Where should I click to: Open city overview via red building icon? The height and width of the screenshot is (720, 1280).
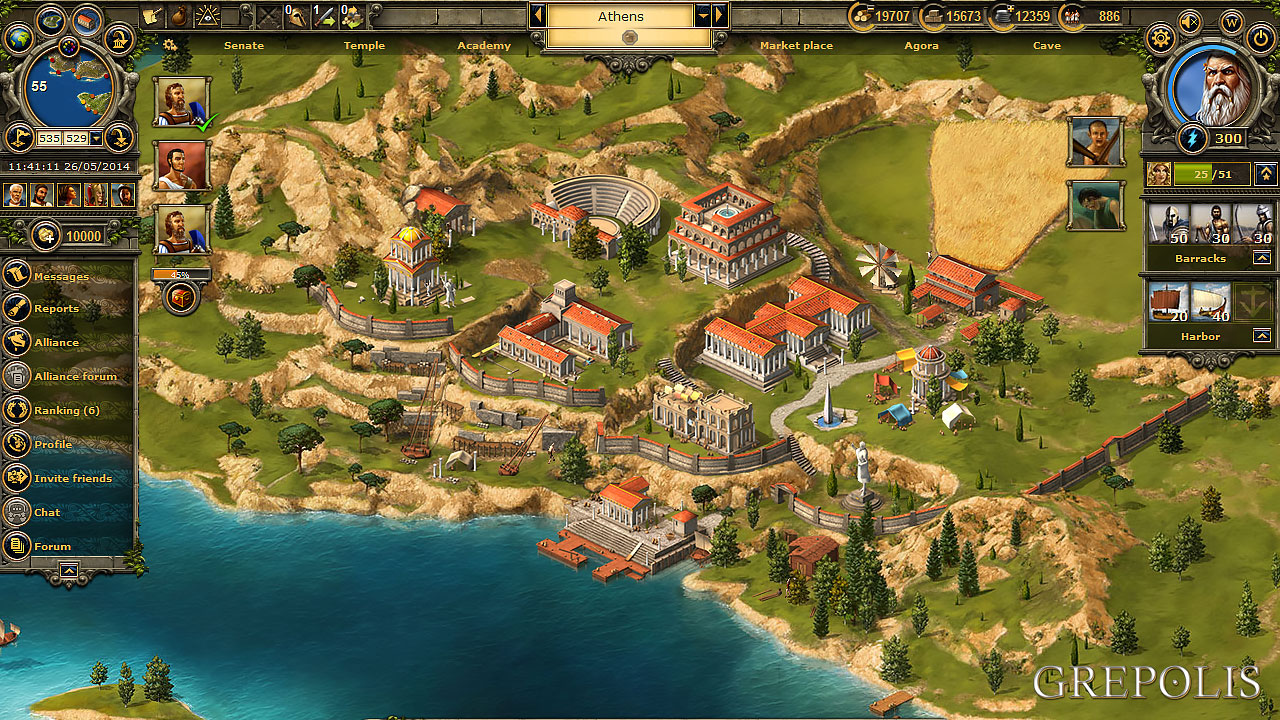click(86, 19)
